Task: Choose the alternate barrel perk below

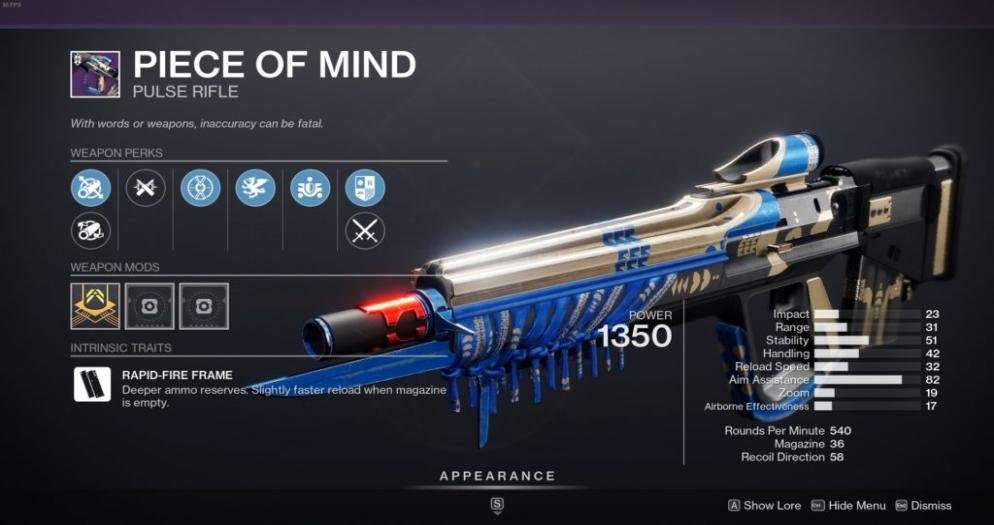Action: (x=90, y=231)
